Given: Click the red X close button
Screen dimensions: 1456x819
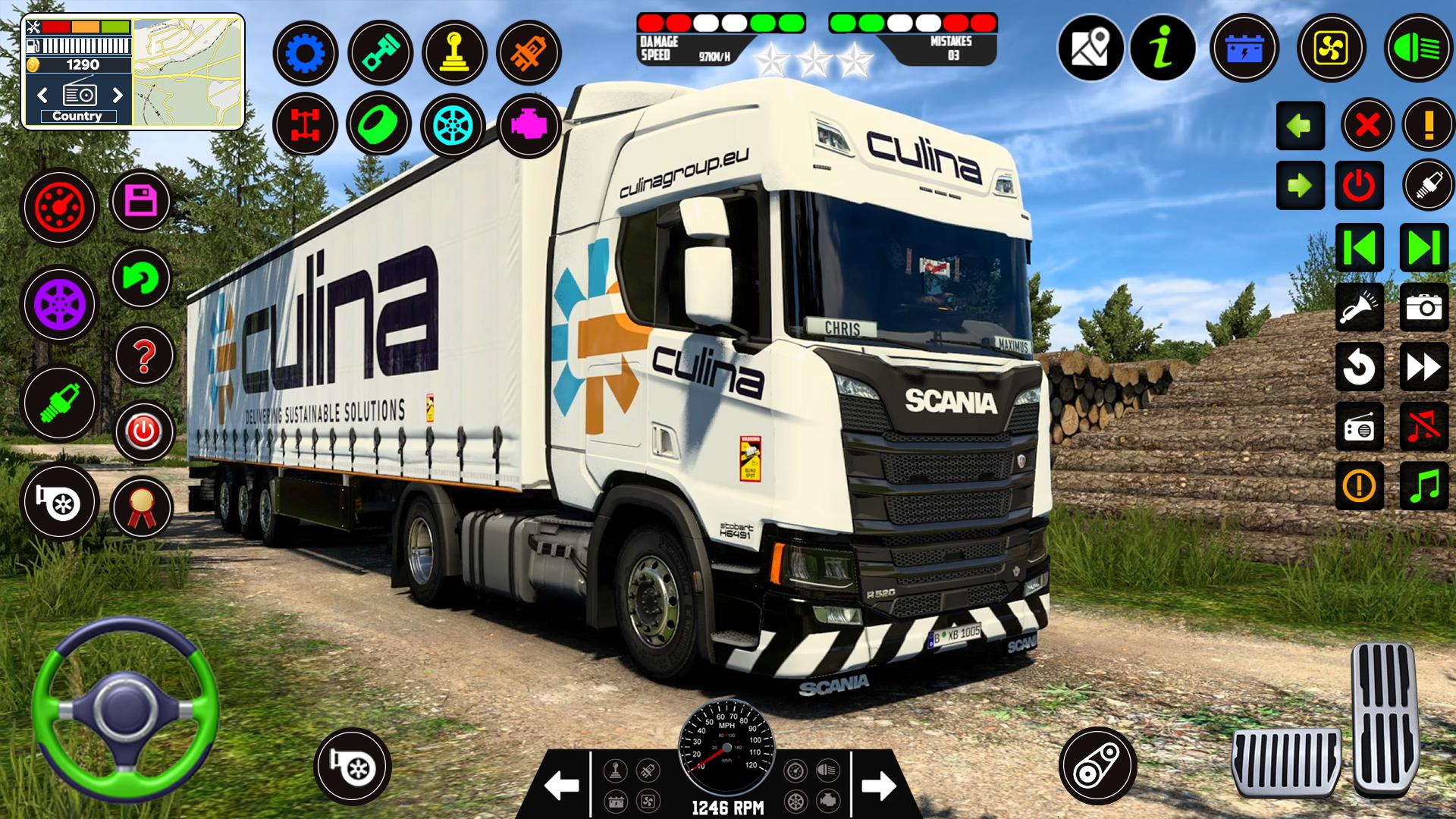Looking at the screenshot, I should coord(1367,125).
